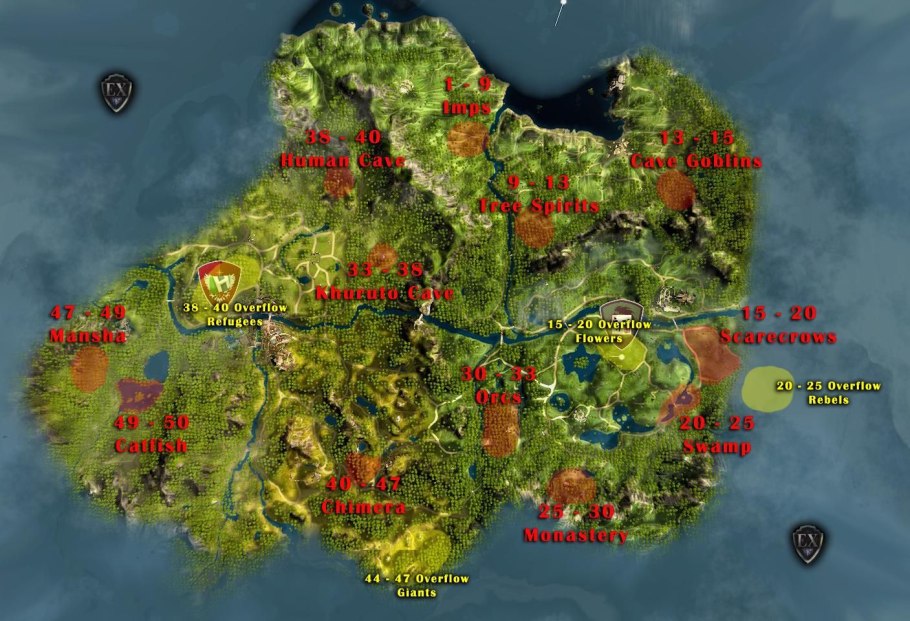The width and height of the screenshot is (910, 621).
Task: Click the EX shield icon in the southeast sea
Action: tap(808, 542)
